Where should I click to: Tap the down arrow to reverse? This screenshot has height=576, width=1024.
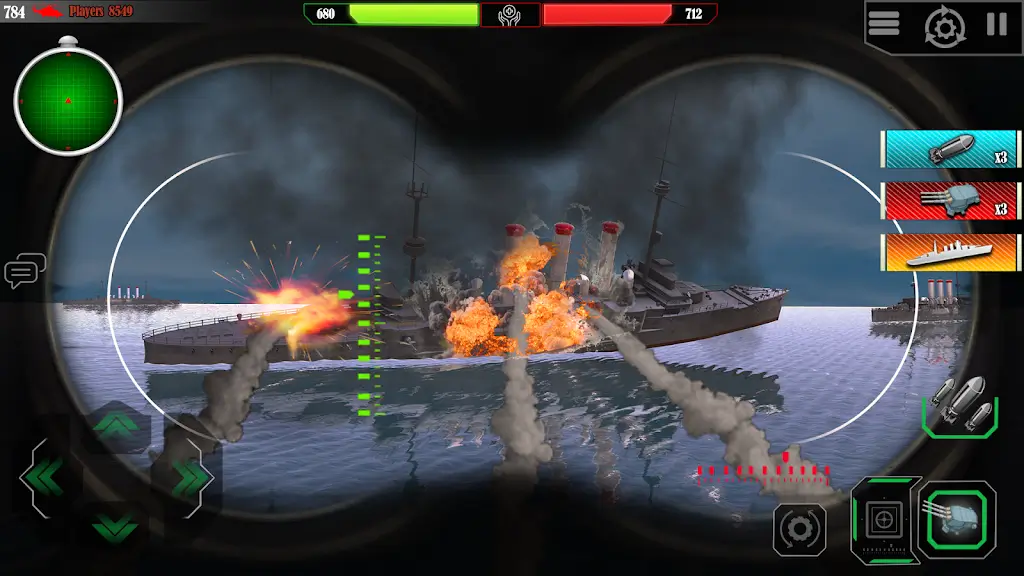tap(115, 524)
